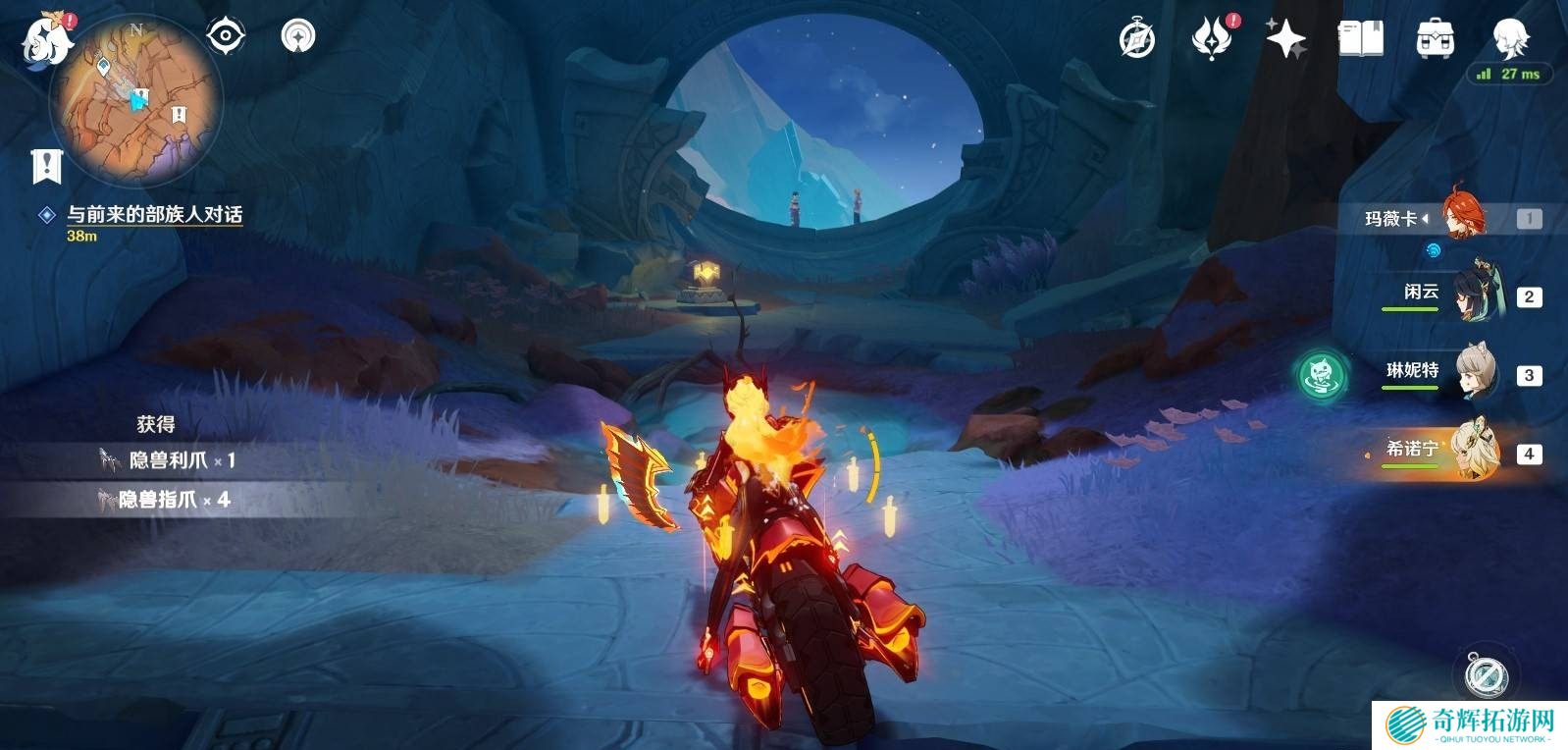The width and height of the screenshot is (1568, 750).
Task: Open the wish star icon
Action: point(1285,39)
